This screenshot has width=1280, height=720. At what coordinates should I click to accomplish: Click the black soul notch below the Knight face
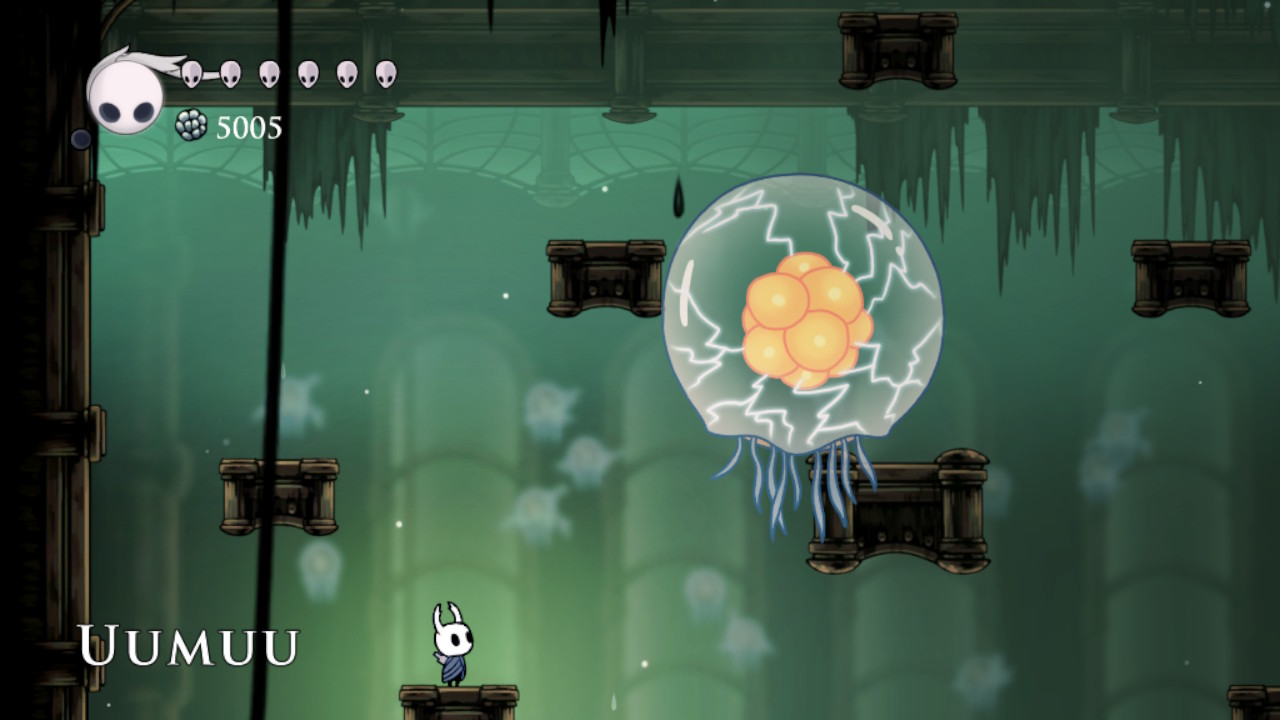point(80,136)
